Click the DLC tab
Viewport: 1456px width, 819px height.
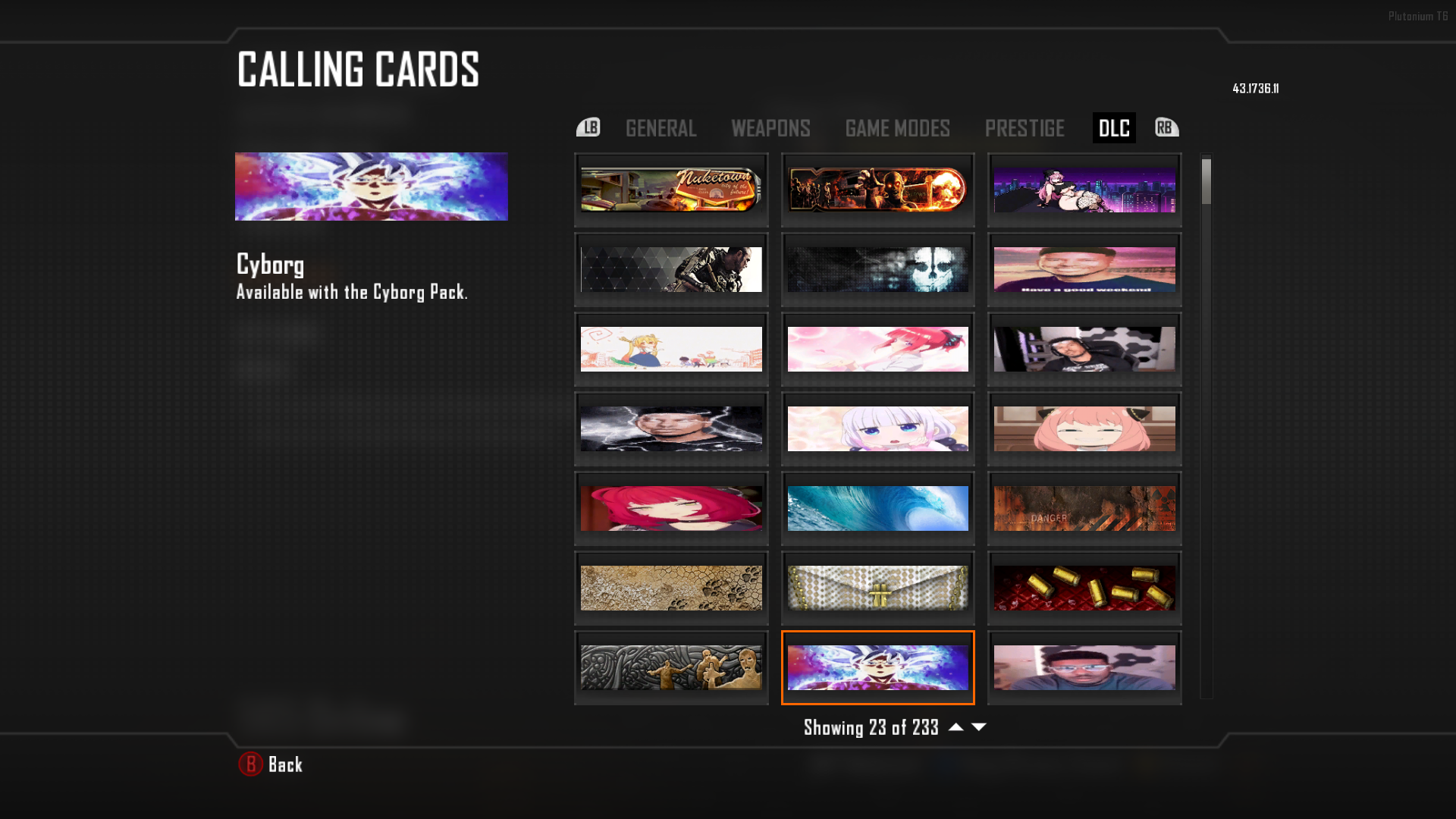(1113, 128)
